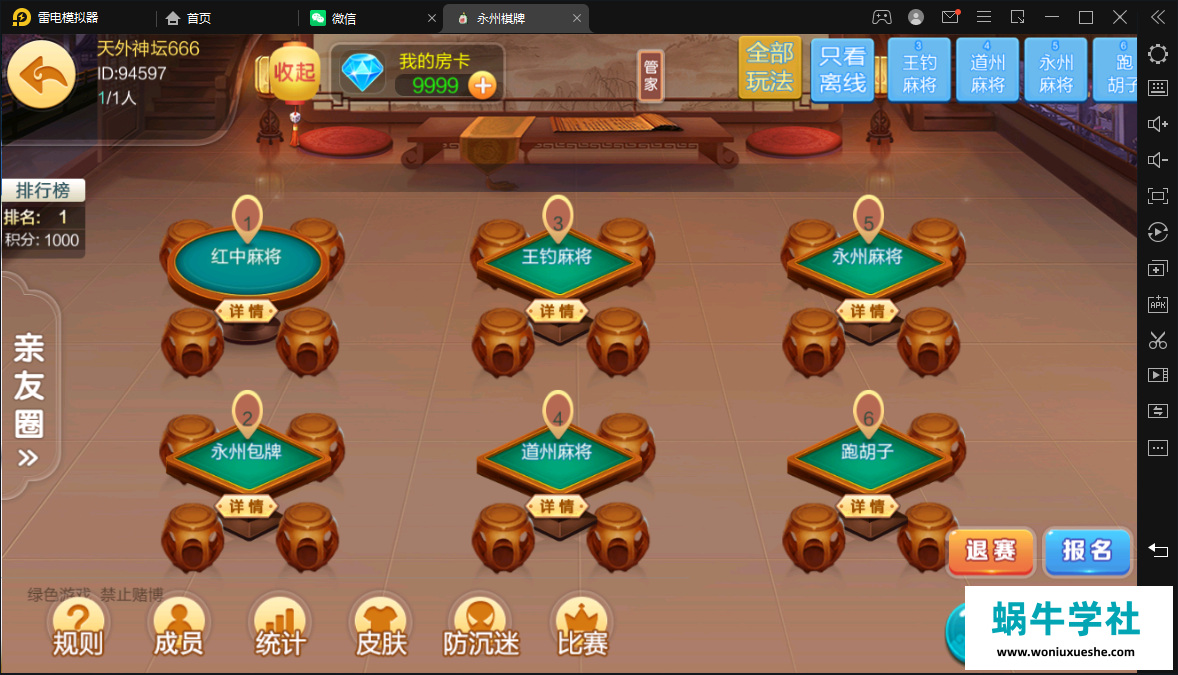The height and width of the screenshot is (675, 1178).
Task: Join the 红中麻将 table
Action: pyautogui.click(x=247, y=257)
